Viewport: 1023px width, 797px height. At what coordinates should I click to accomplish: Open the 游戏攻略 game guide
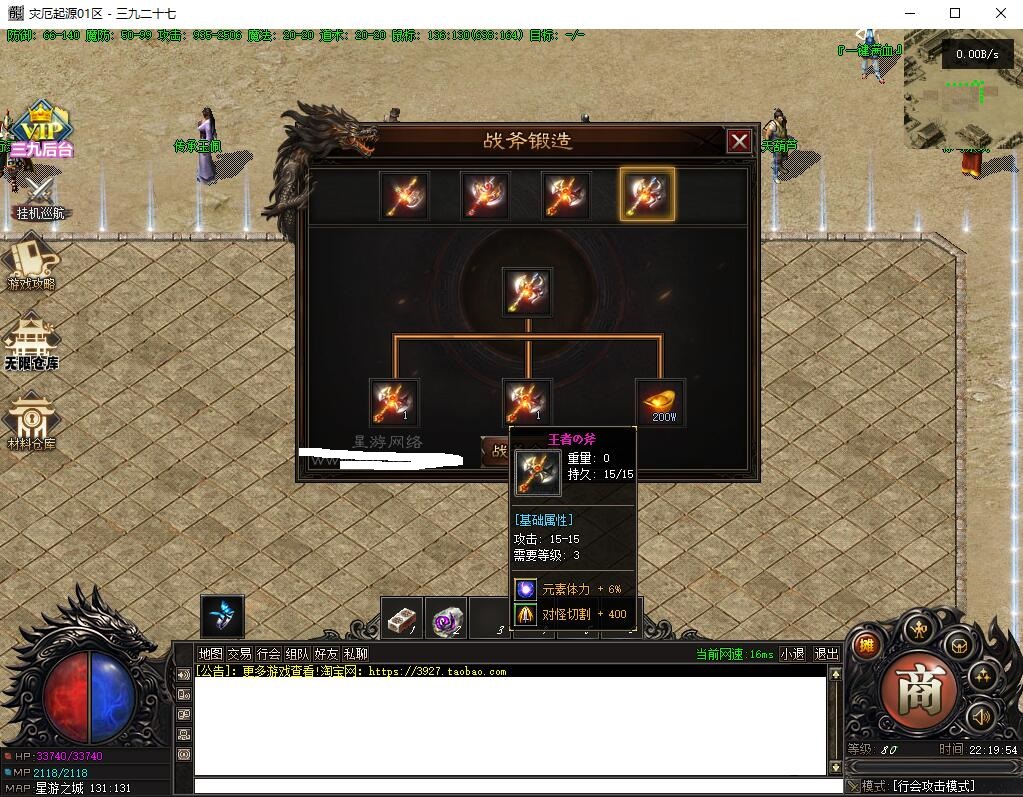coord(31,262)
